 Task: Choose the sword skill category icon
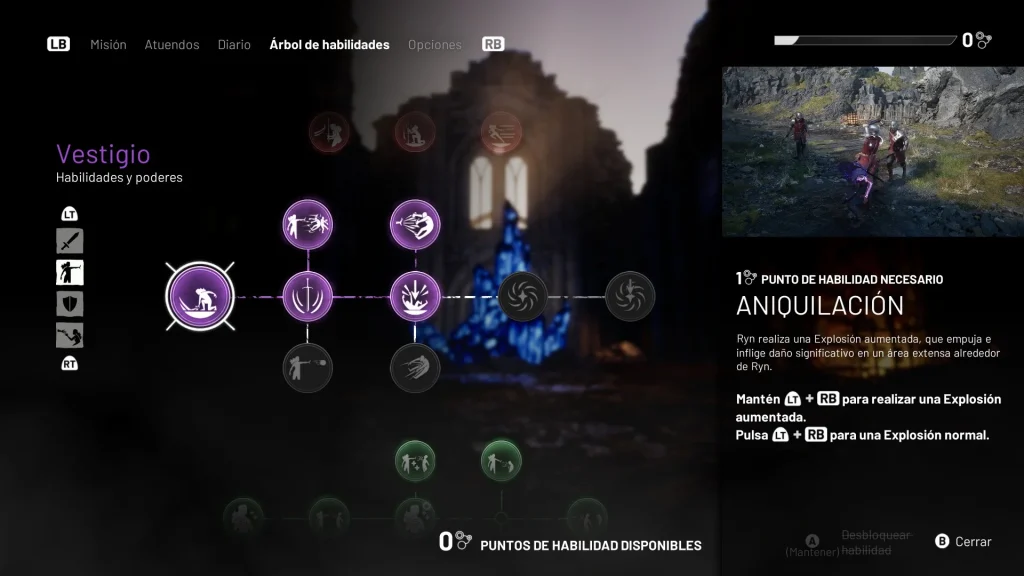pyautogui.click(x=70, y=241)
